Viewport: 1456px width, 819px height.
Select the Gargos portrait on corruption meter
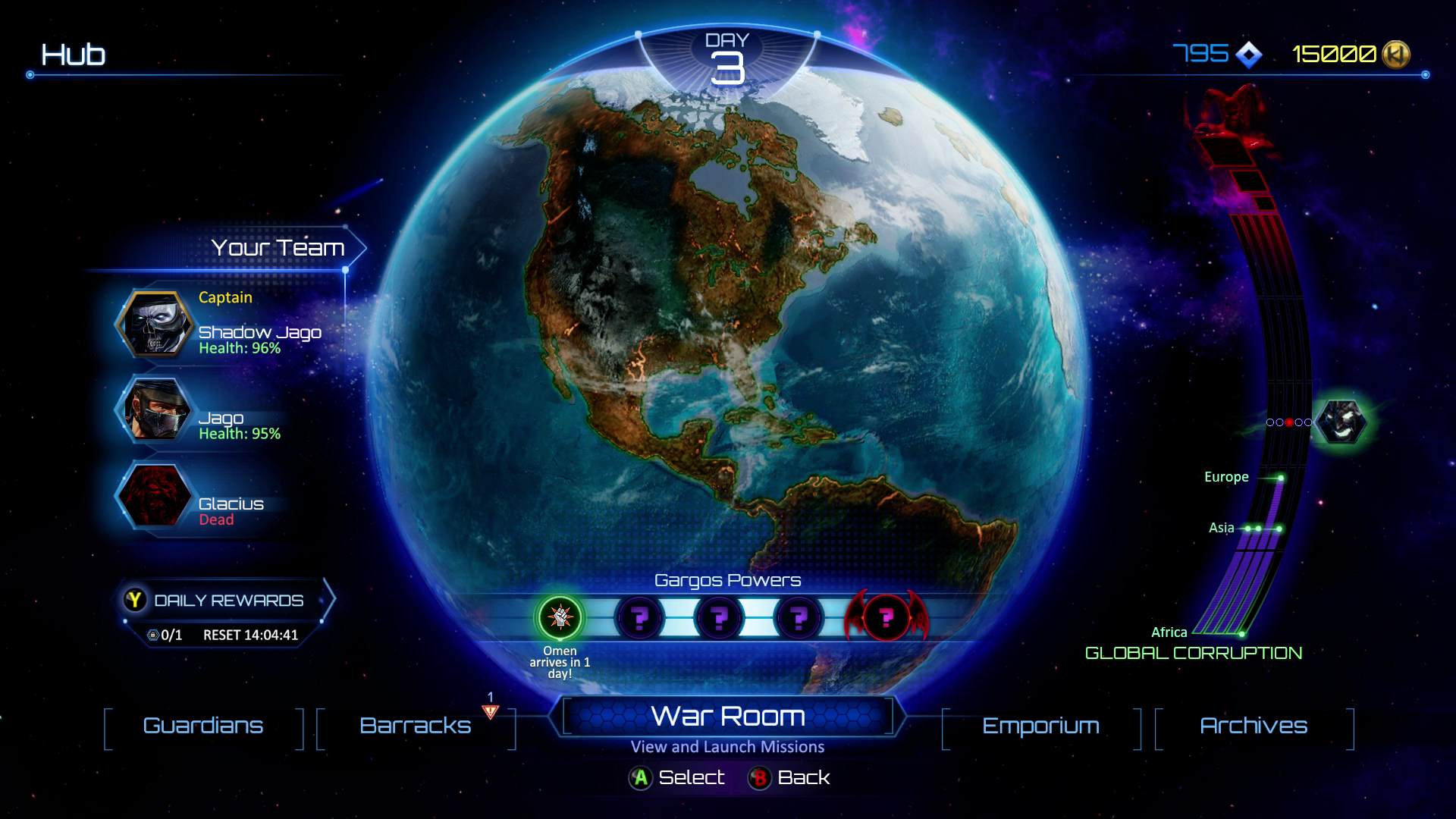click(x=1341, y=422)
